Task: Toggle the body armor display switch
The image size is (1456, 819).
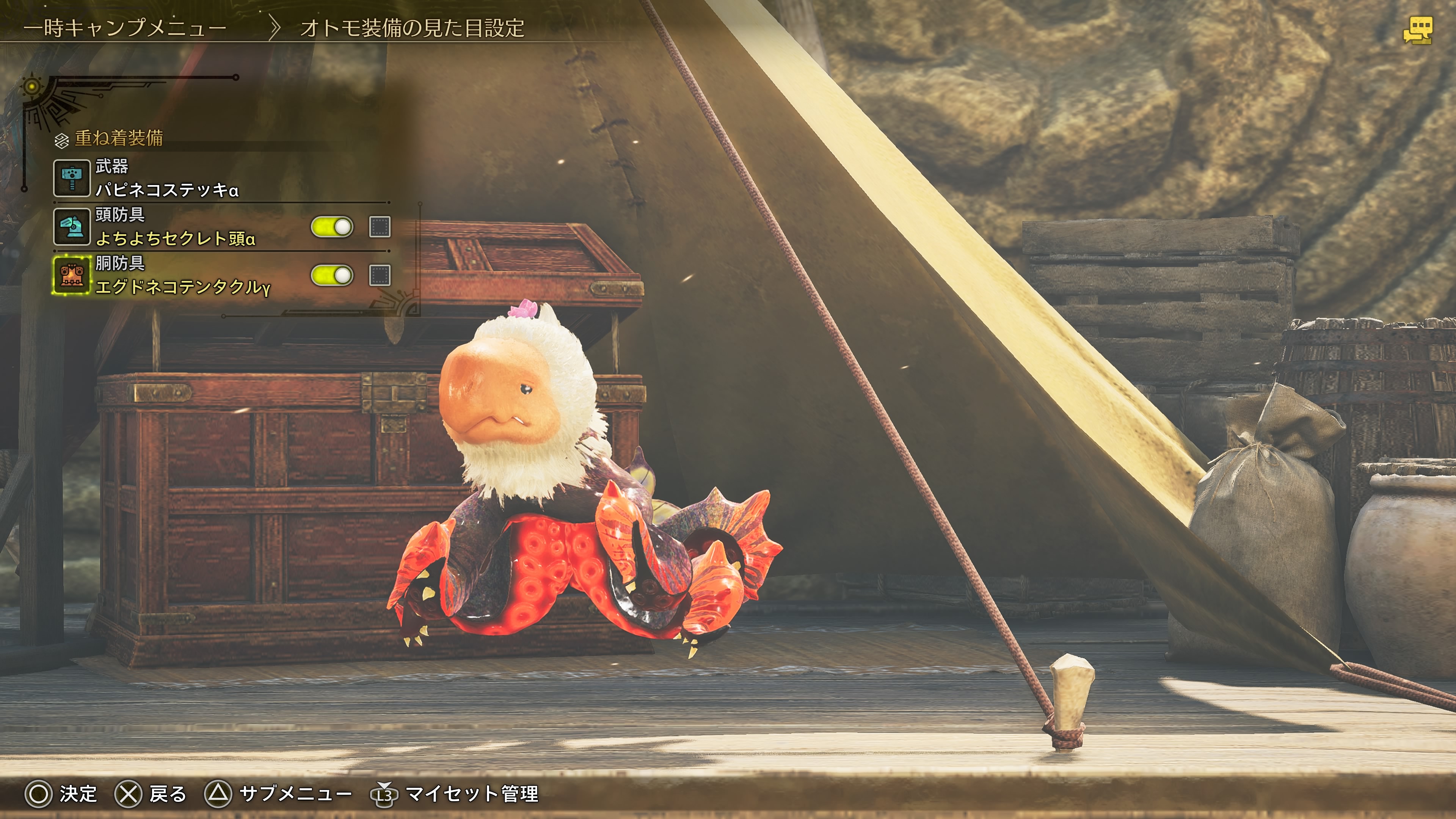Action: (x=333, y=276)
